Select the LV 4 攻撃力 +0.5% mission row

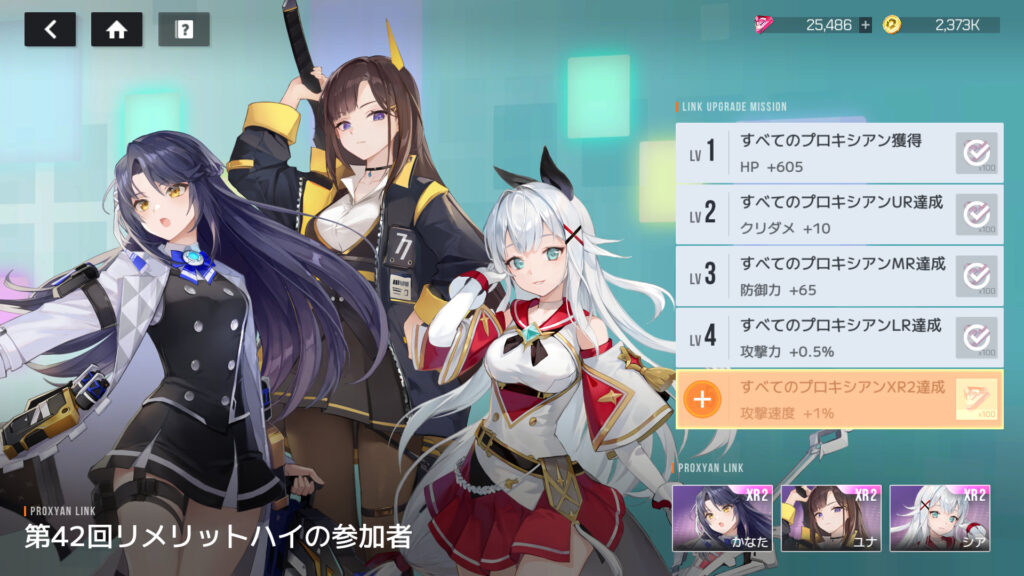click(x=838, y=337)
